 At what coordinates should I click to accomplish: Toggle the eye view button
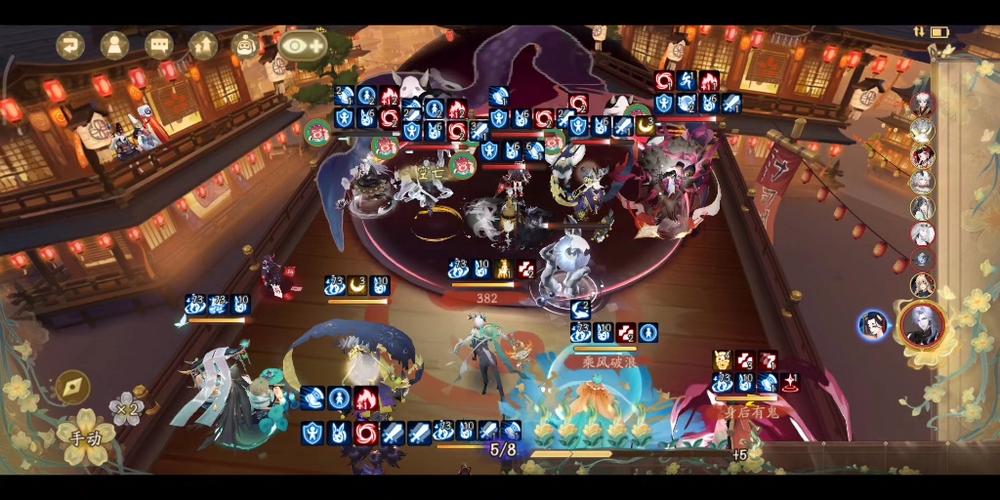303,45
